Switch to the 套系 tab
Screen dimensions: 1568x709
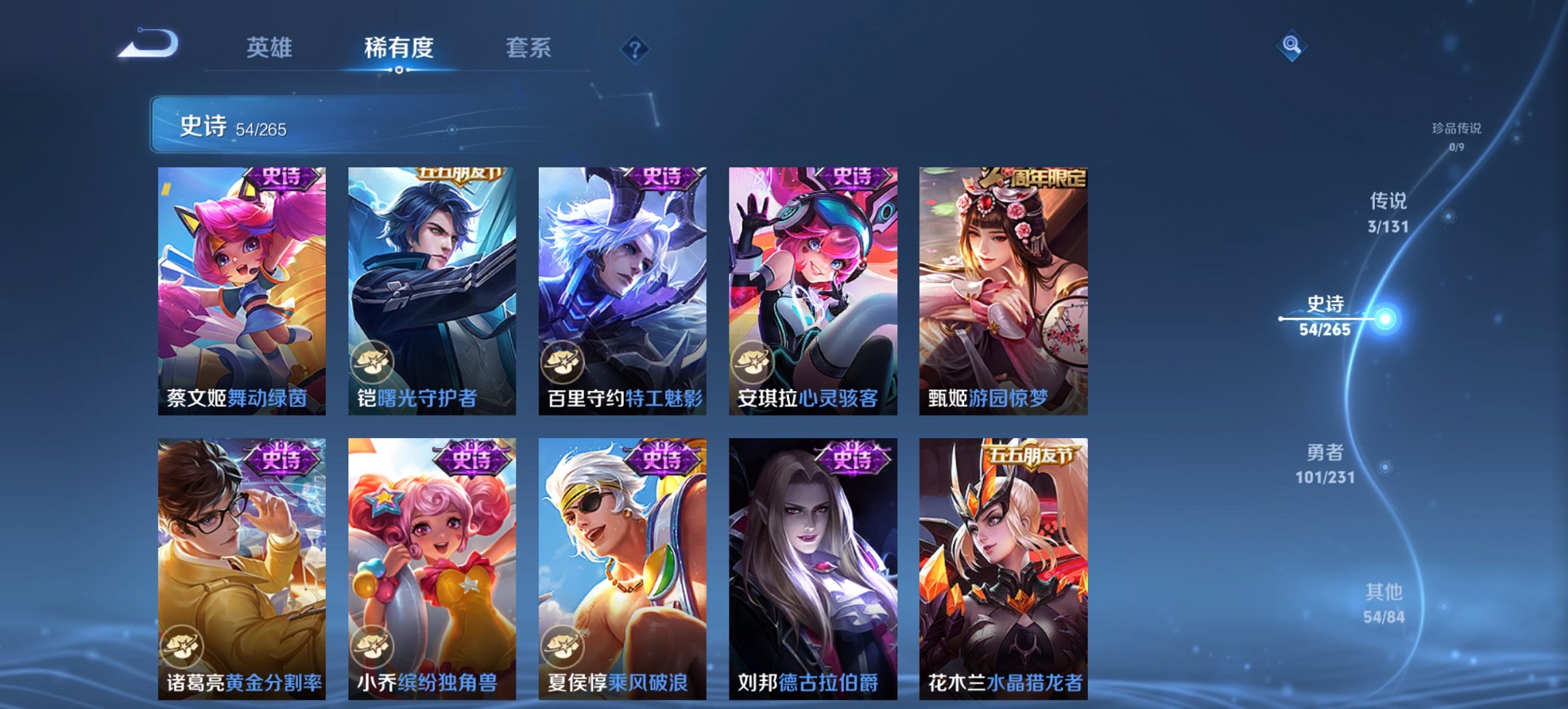529,48
